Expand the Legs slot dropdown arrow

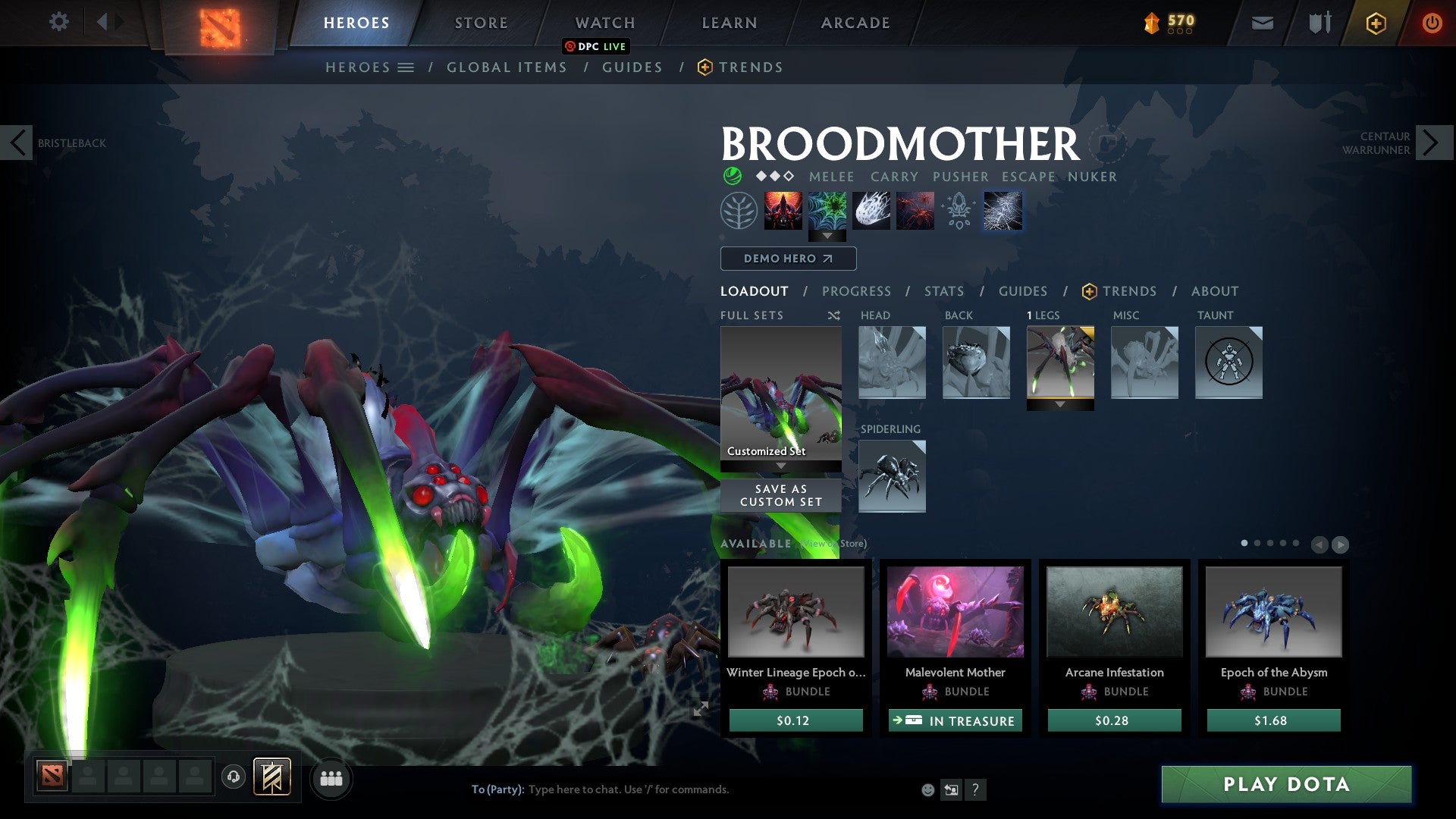click(1060, 403)
